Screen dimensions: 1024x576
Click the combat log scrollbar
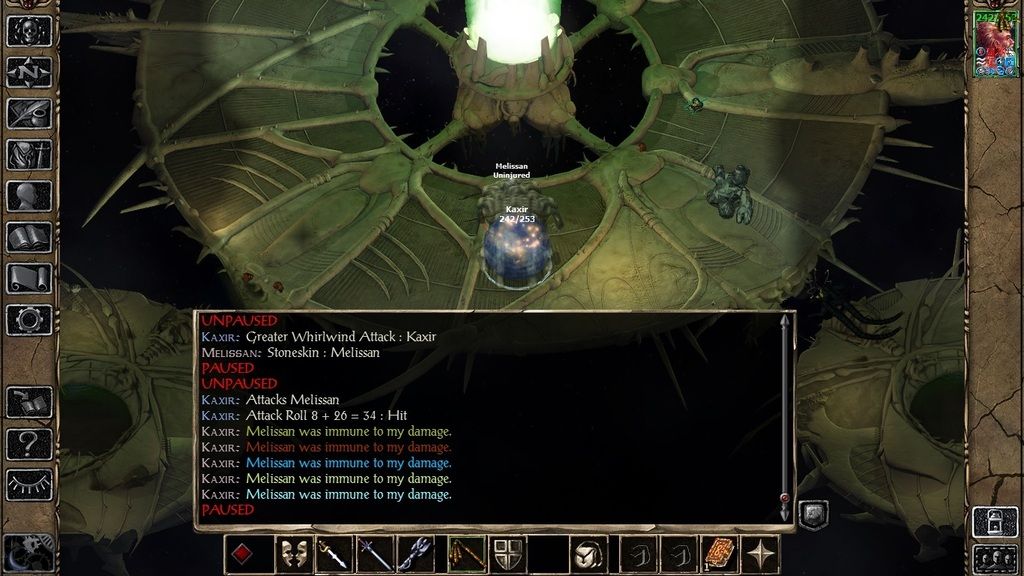785,415
